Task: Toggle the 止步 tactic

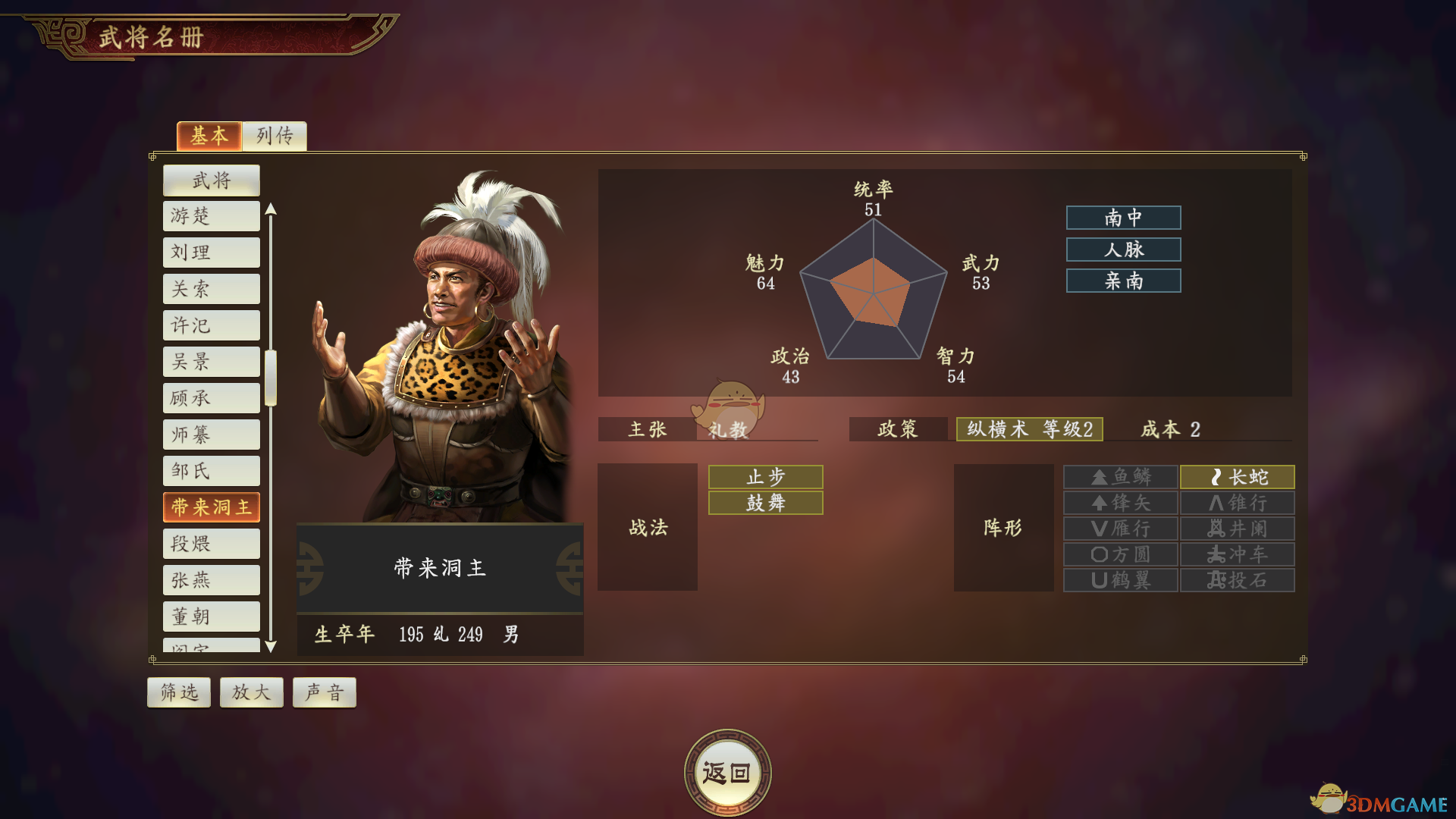Action: click(765, 476)
